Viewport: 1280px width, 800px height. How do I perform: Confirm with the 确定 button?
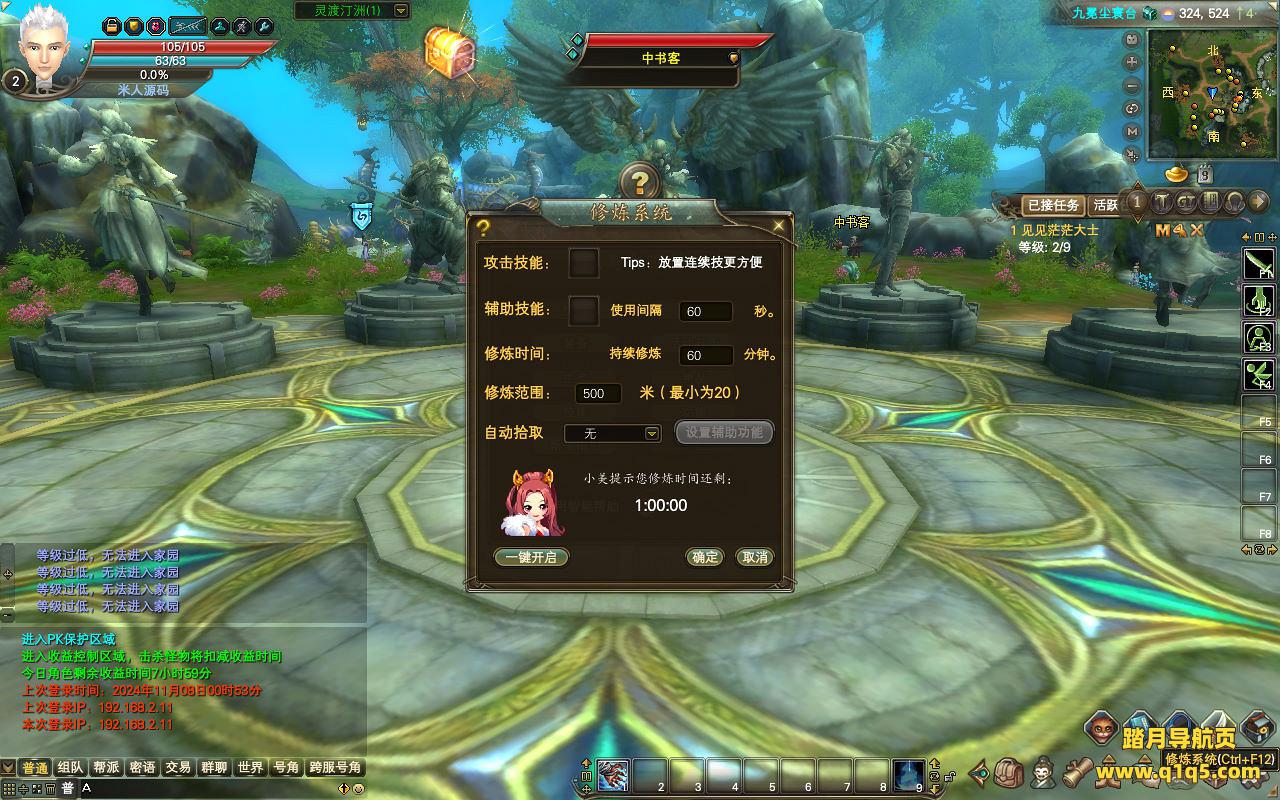(x=705, y=557)
